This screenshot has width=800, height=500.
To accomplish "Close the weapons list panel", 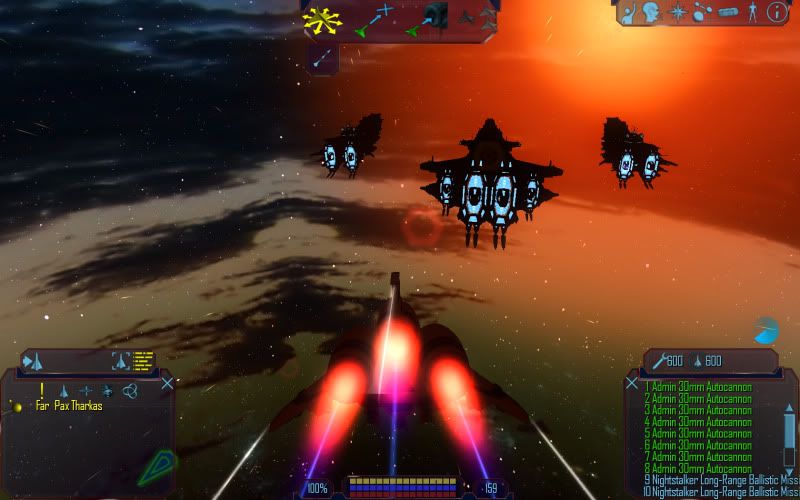I will pyautogui.click(x=632, y=382).
